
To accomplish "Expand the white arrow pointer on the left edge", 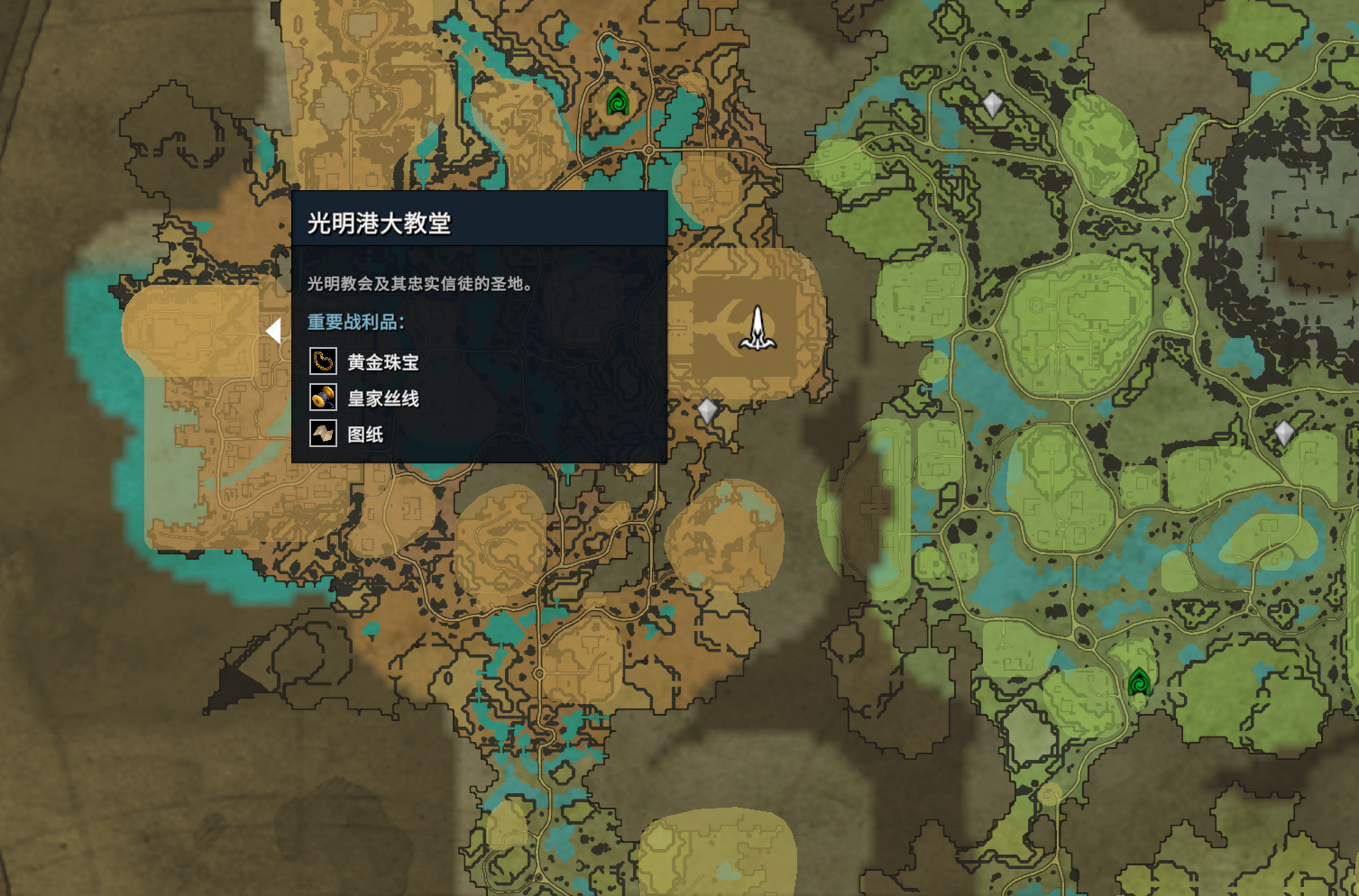I will click(271, 332).
